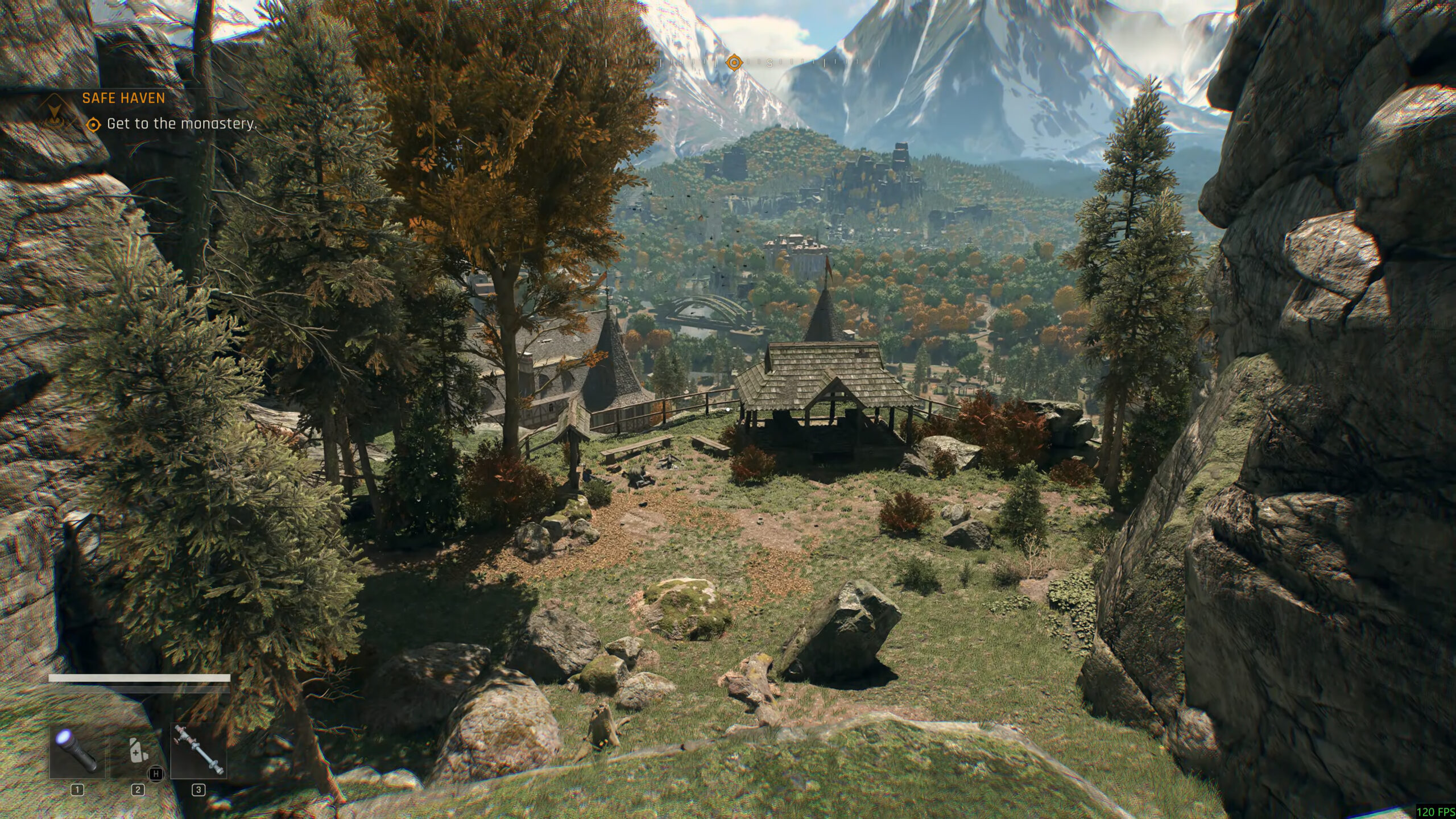1456x819 pixels.
Task: Click the orange objective marker on compass
Action: [734, 62]
